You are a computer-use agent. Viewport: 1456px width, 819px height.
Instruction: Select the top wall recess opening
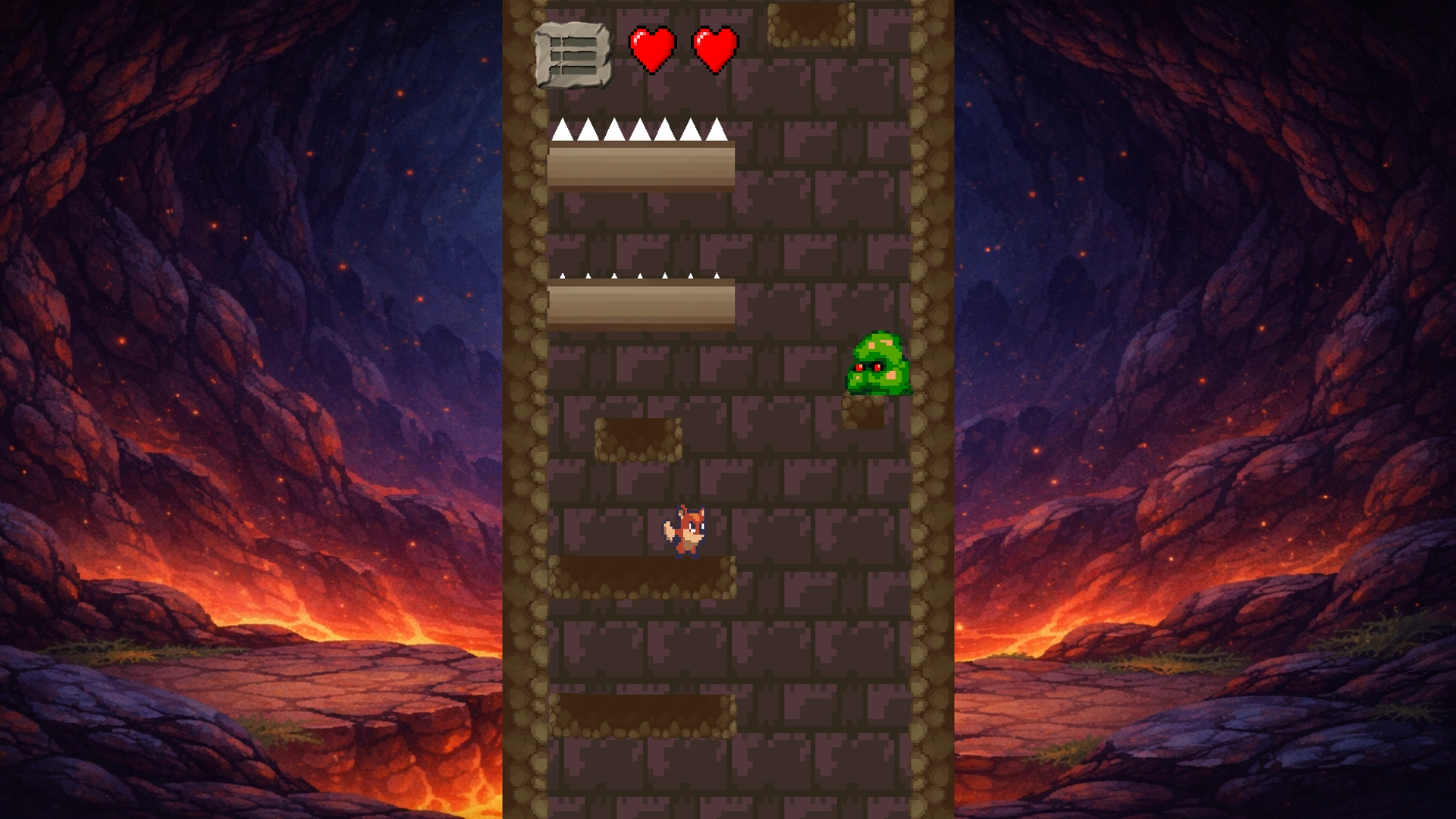pos(812,23)
